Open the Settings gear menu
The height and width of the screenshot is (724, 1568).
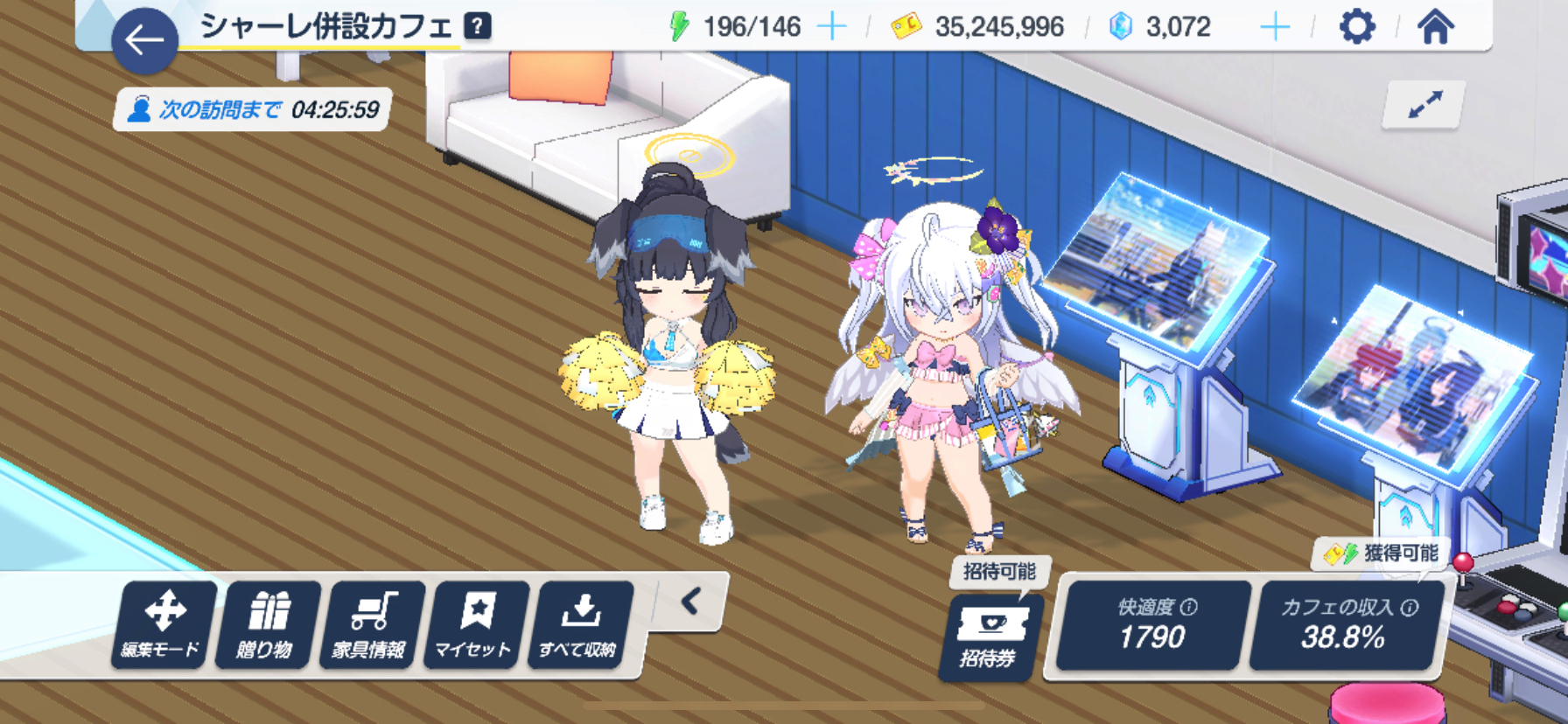click(x=1357, y=27)
